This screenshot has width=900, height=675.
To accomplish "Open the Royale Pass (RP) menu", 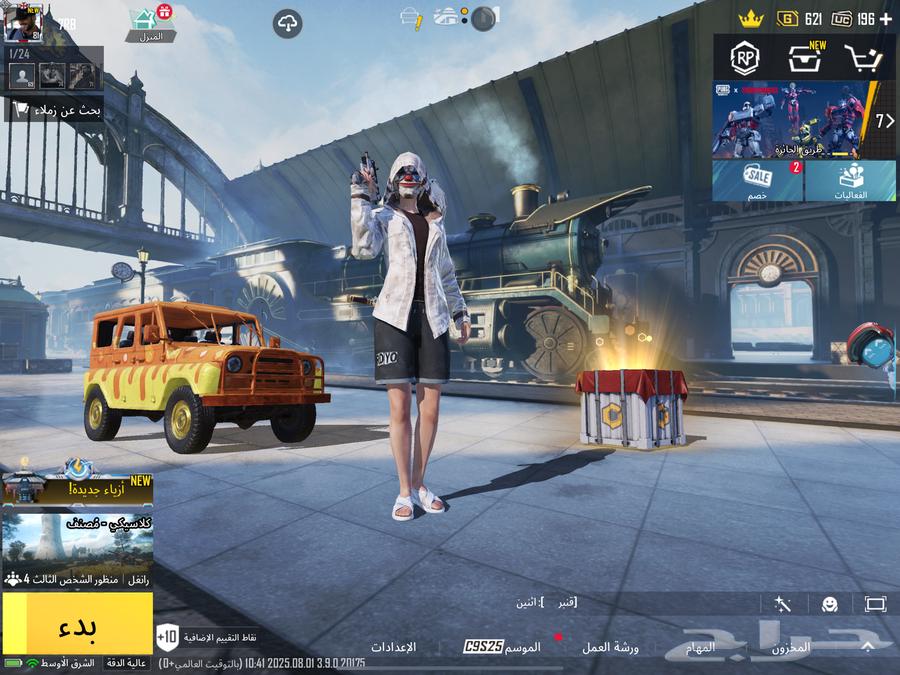I will [744, 58].
